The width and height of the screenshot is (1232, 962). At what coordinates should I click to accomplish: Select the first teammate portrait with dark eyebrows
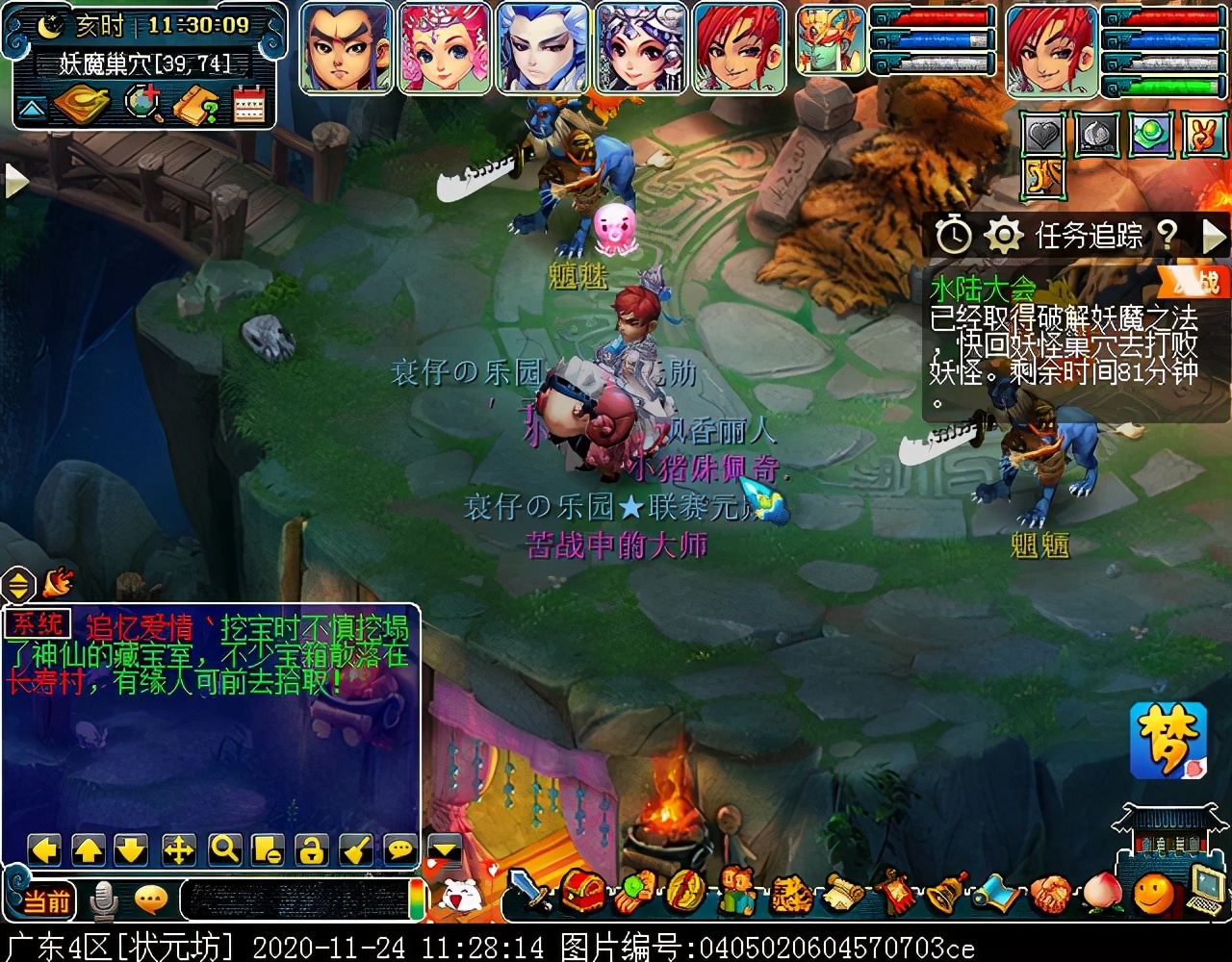click(346, 48)
